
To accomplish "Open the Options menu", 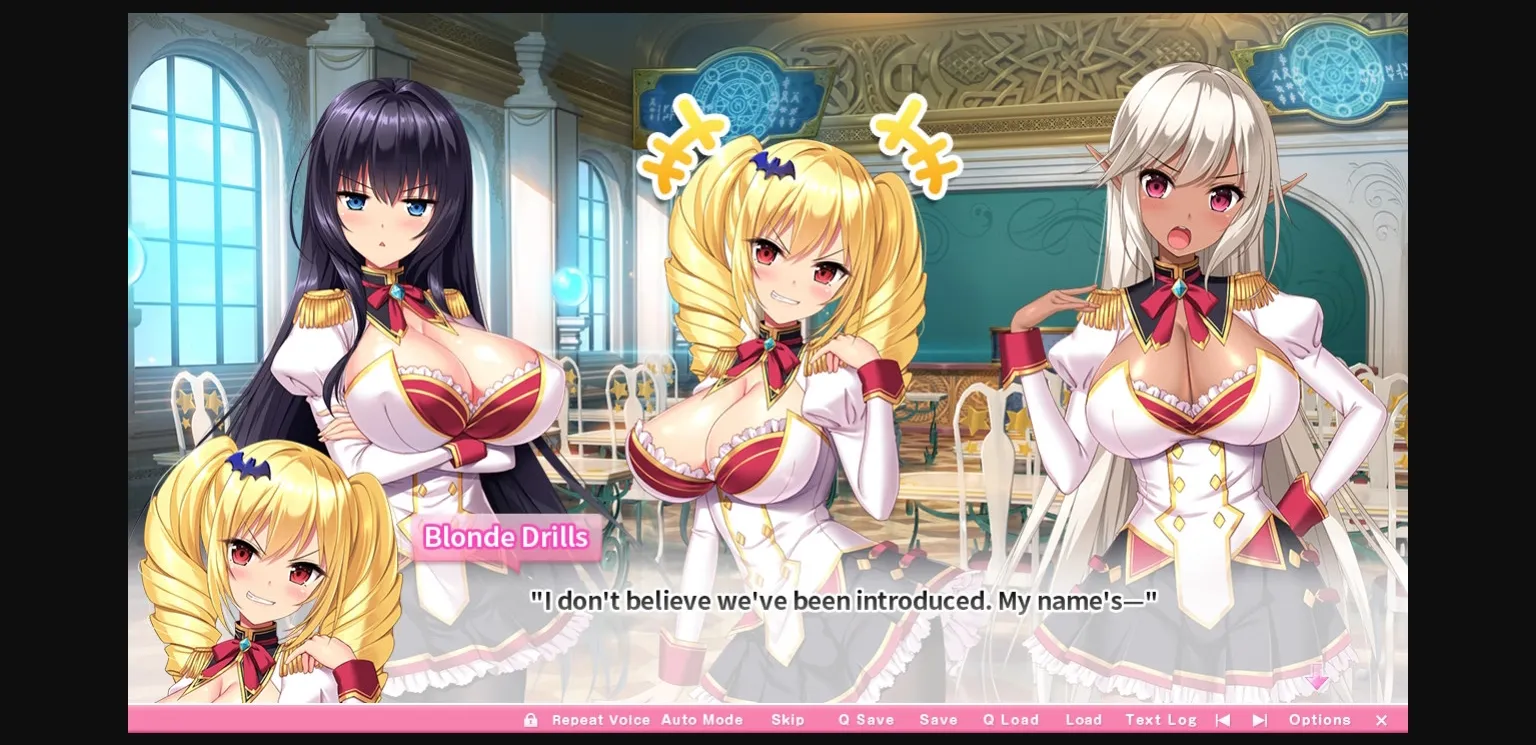I will coord(1319,719).
